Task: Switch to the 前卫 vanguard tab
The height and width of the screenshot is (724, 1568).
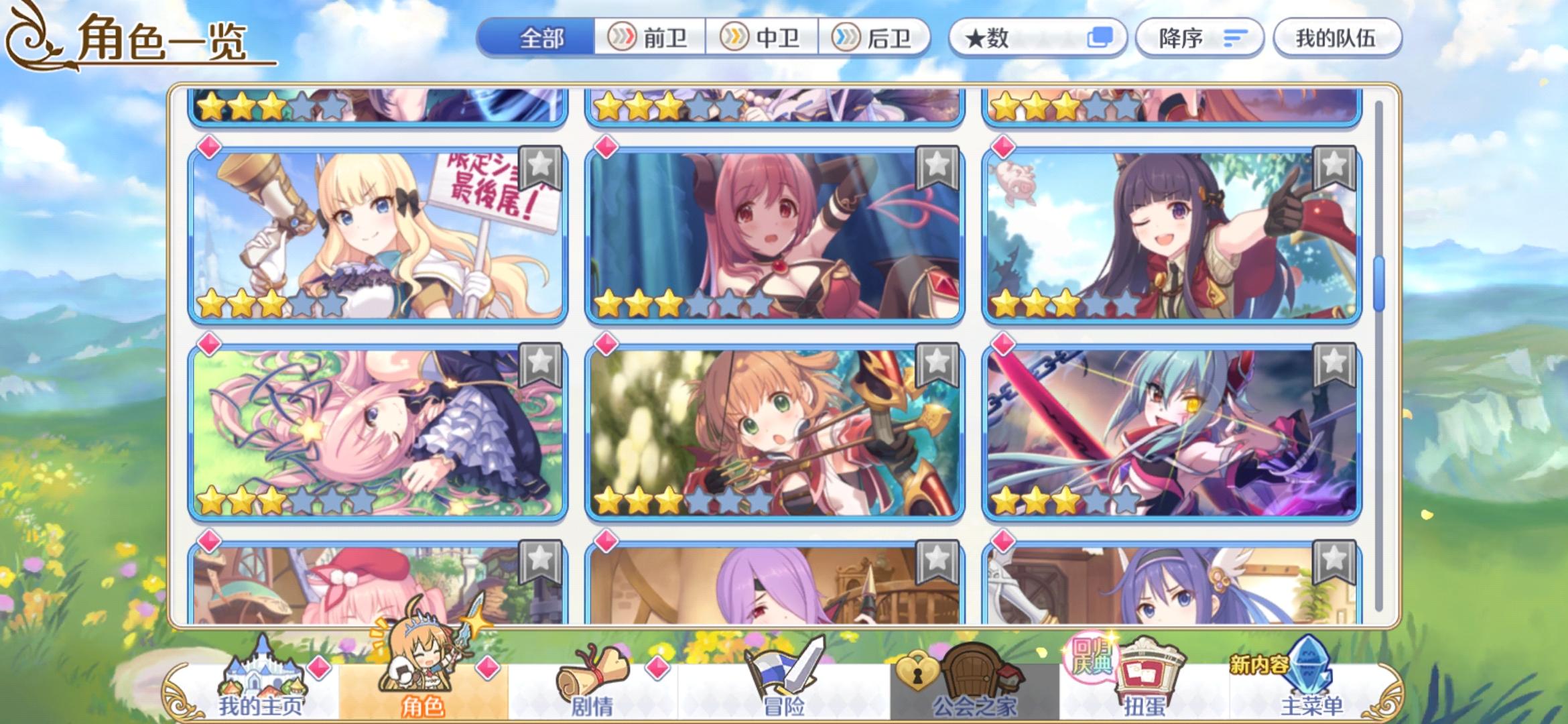Action: [x=649, y=38]
